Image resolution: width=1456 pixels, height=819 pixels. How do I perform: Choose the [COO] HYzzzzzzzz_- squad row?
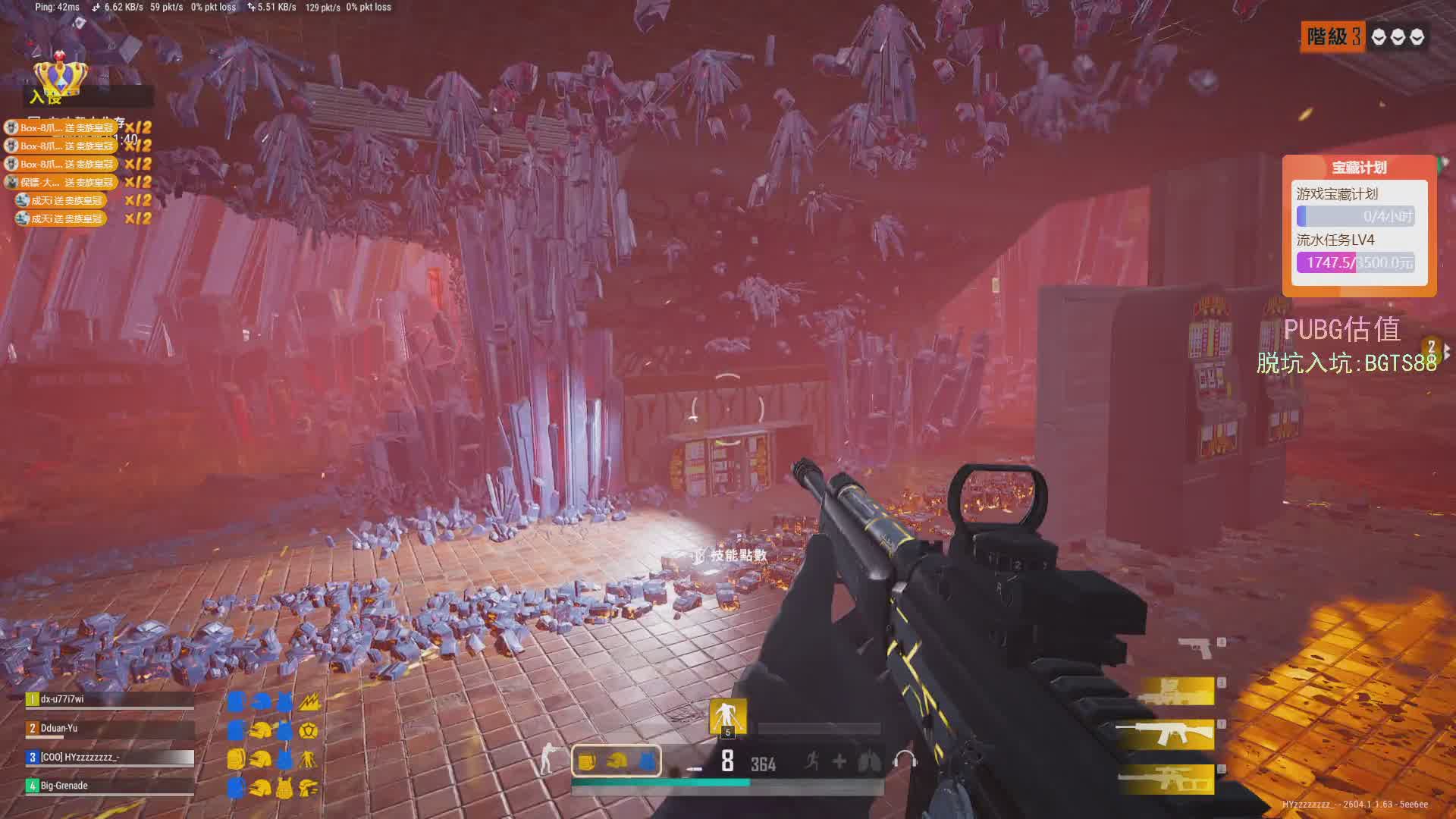pyautogui.click(x=110, y=757)
